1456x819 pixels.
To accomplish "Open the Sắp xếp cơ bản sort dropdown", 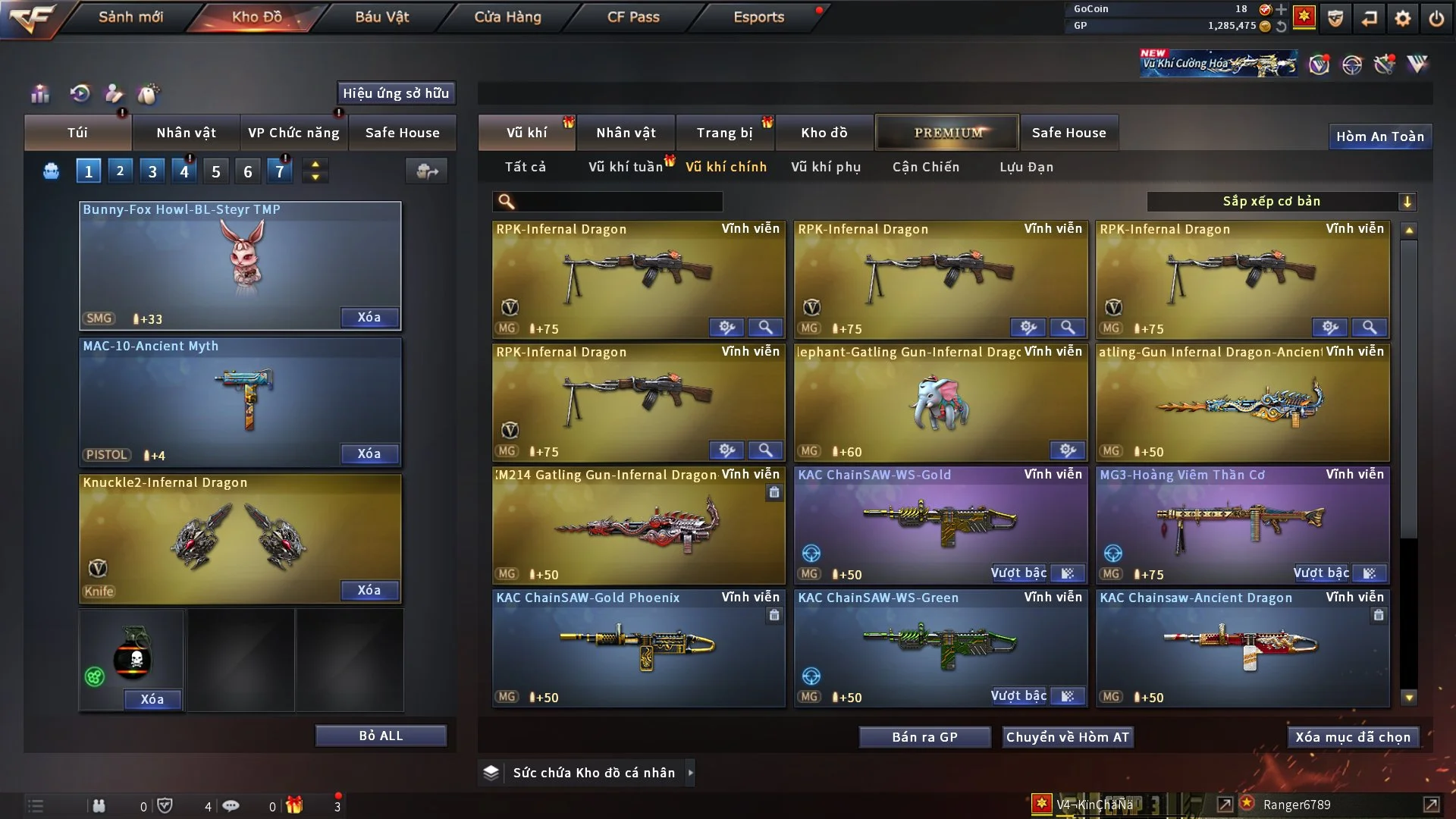I will pos(1280,202).
